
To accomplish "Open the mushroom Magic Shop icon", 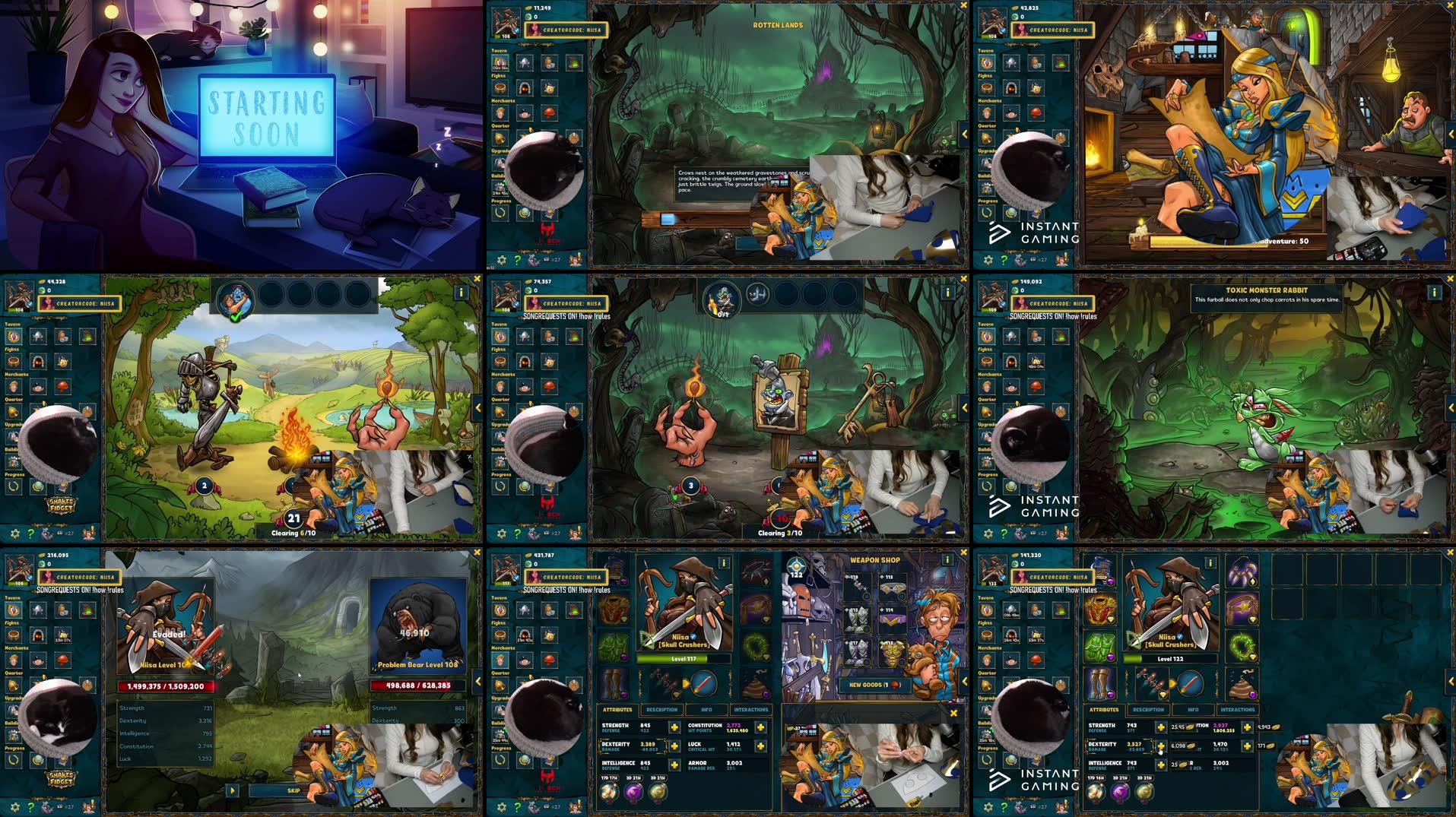I will [550, 660].
